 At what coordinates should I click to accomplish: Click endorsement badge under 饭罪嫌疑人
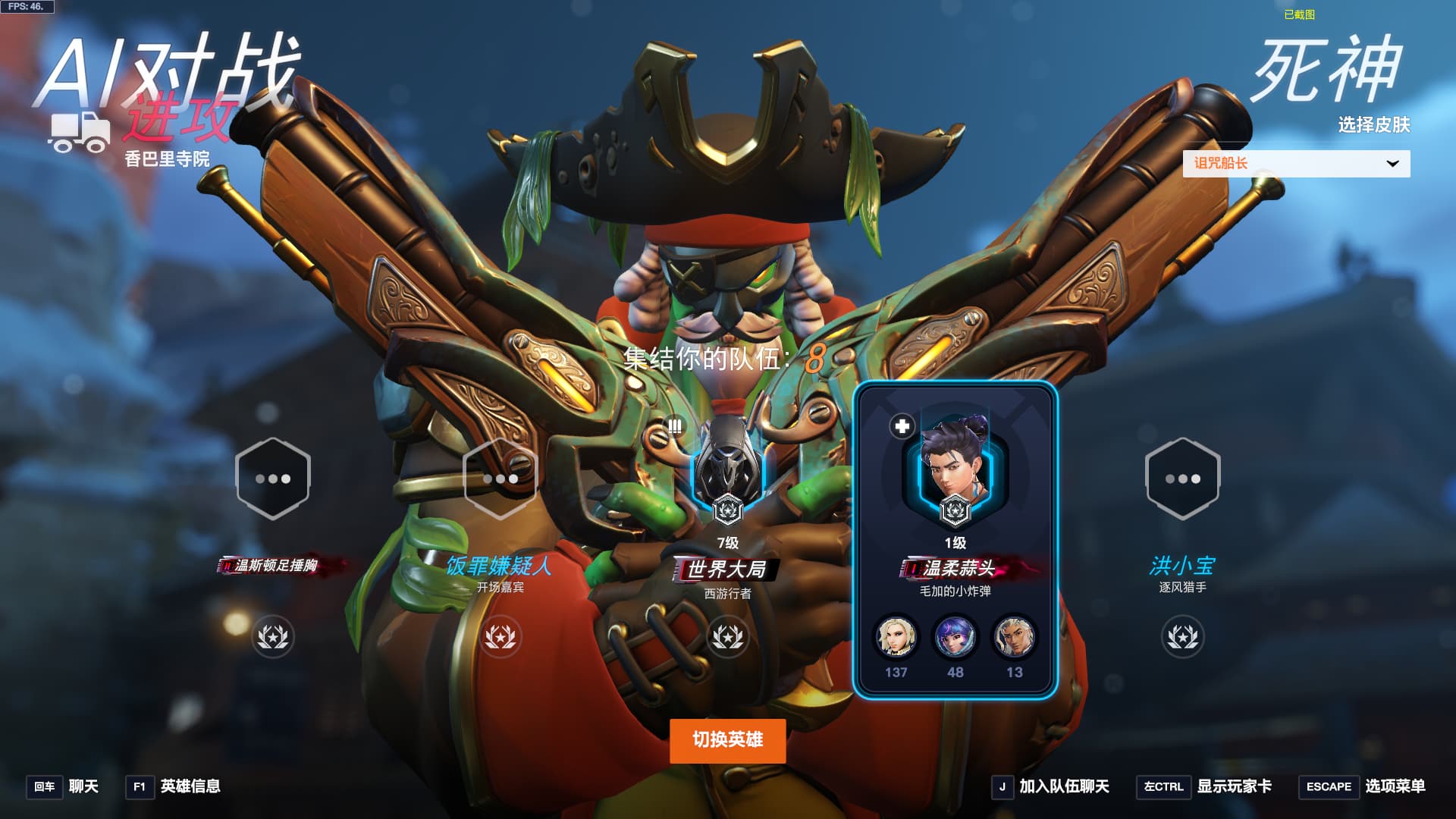(500, 637)
